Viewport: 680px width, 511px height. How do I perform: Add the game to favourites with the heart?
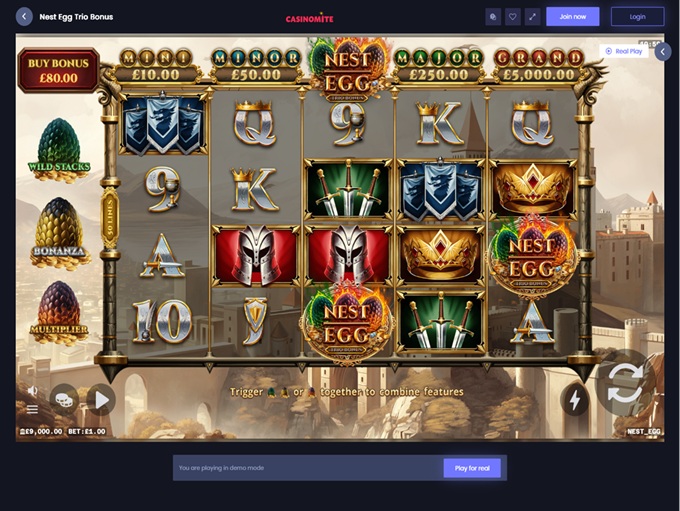pos(512,16)
